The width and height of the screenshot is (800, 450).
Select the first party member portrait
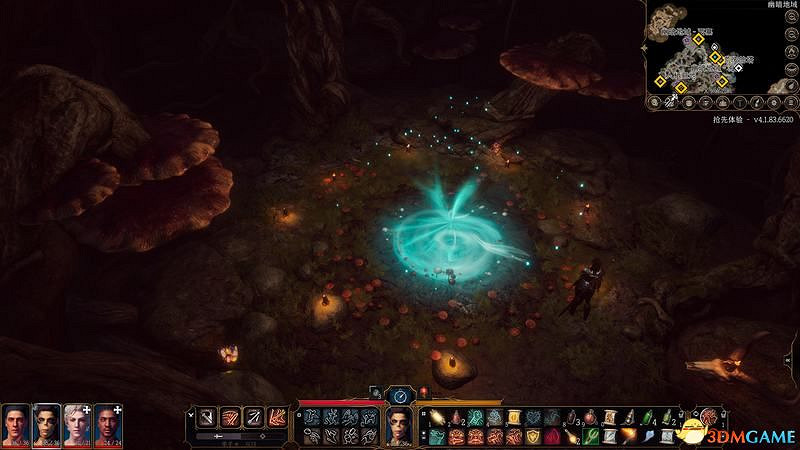[x=15, y=425]
